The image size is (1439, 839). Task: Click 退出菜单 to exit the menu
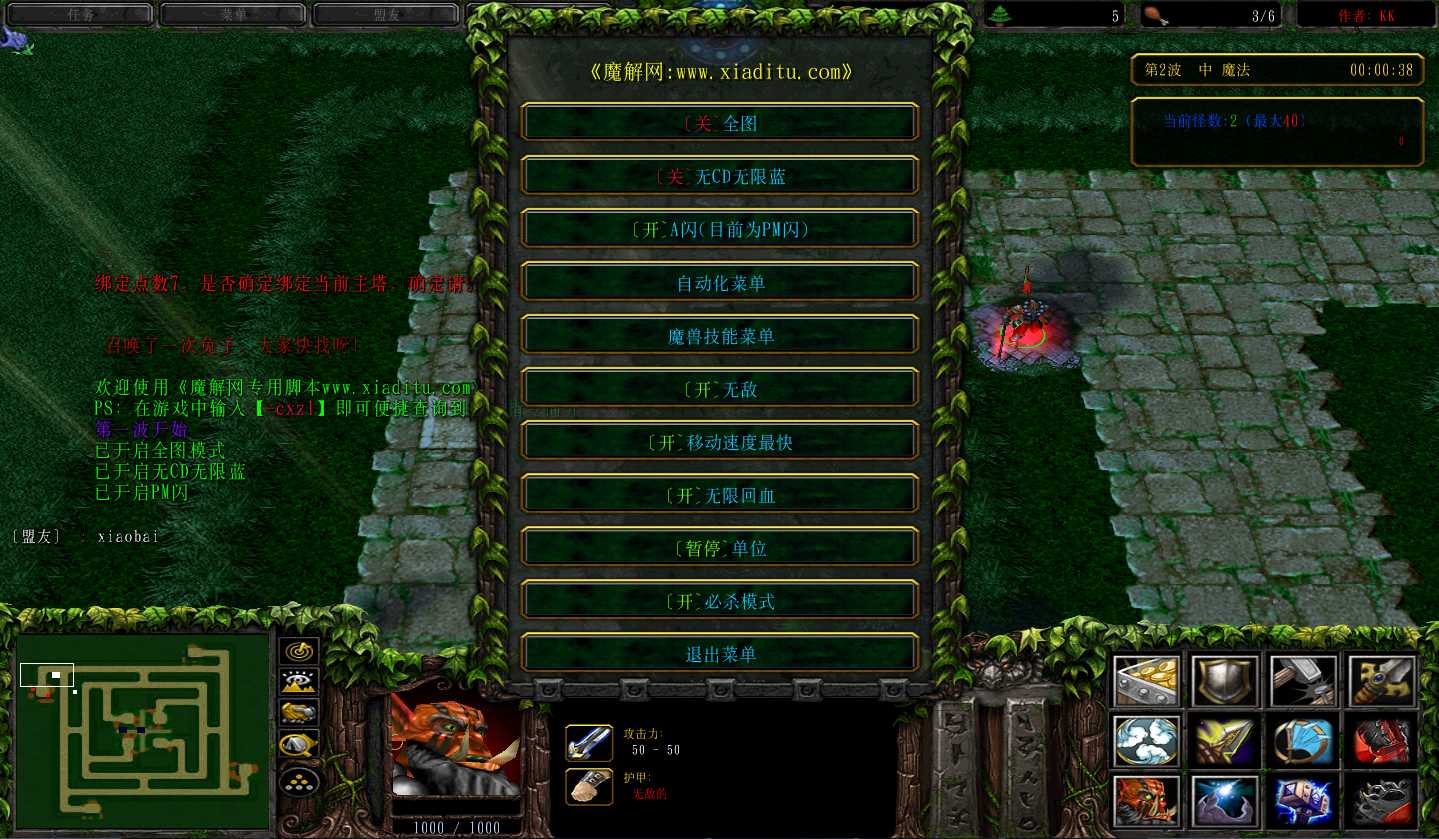pos(719,654)
